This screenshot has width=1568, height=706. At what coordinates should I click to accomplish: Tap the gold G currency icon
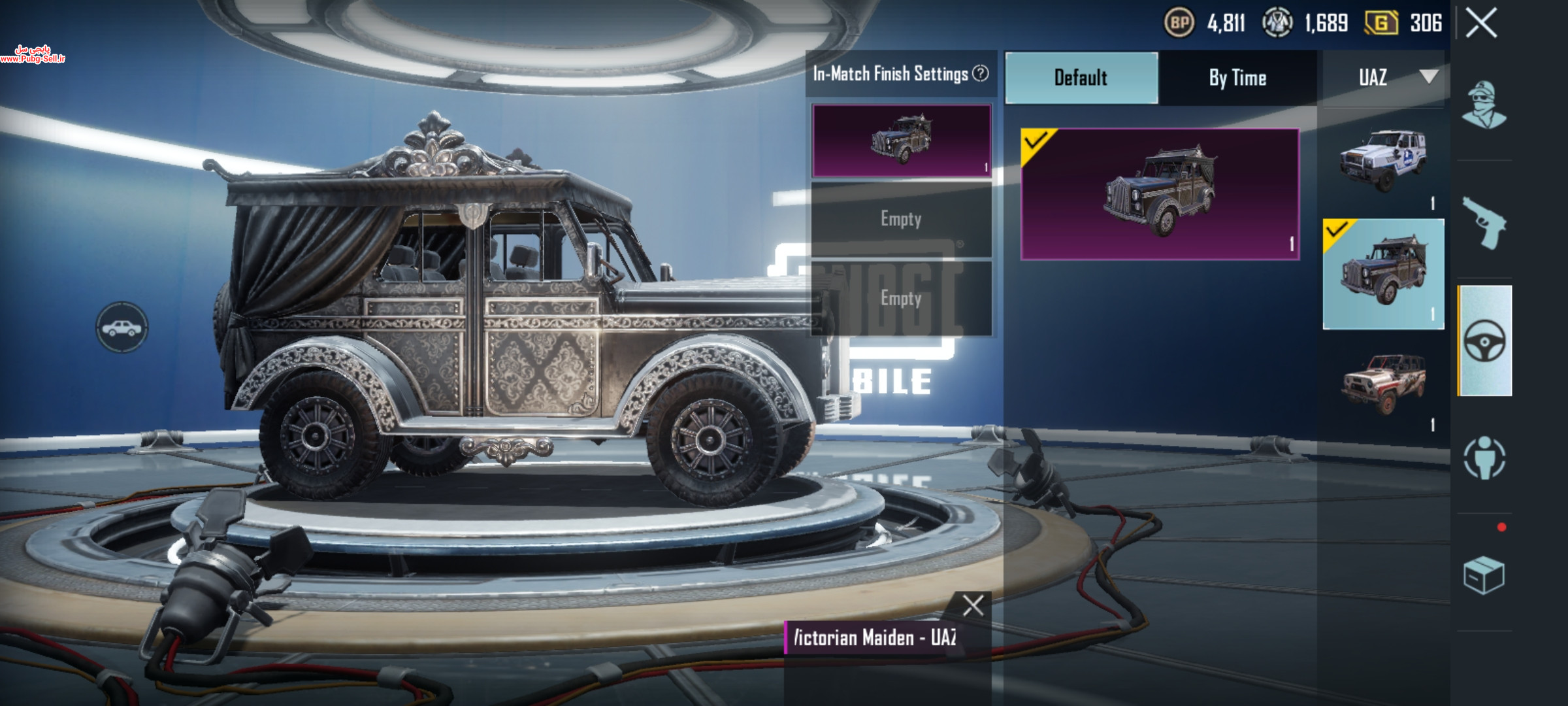click(x=1381, y=24)
